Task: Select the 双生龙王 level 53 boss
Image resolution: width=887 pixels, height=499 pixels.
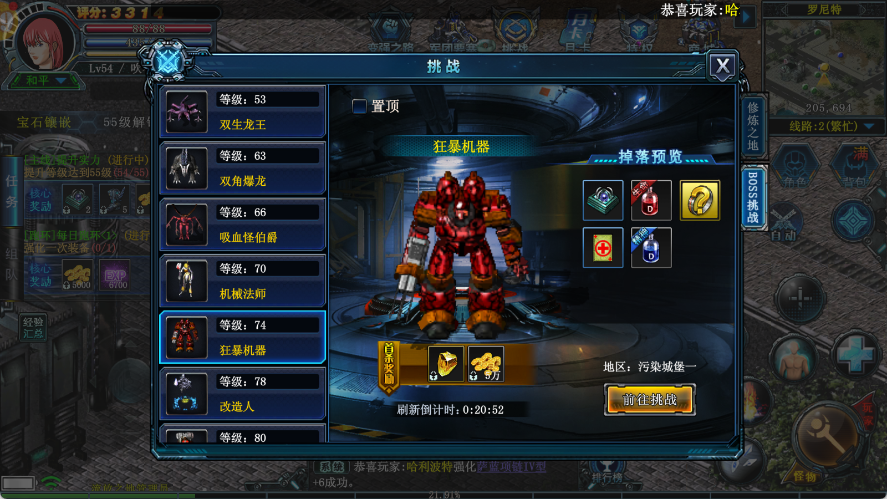Action: (242, 112)
